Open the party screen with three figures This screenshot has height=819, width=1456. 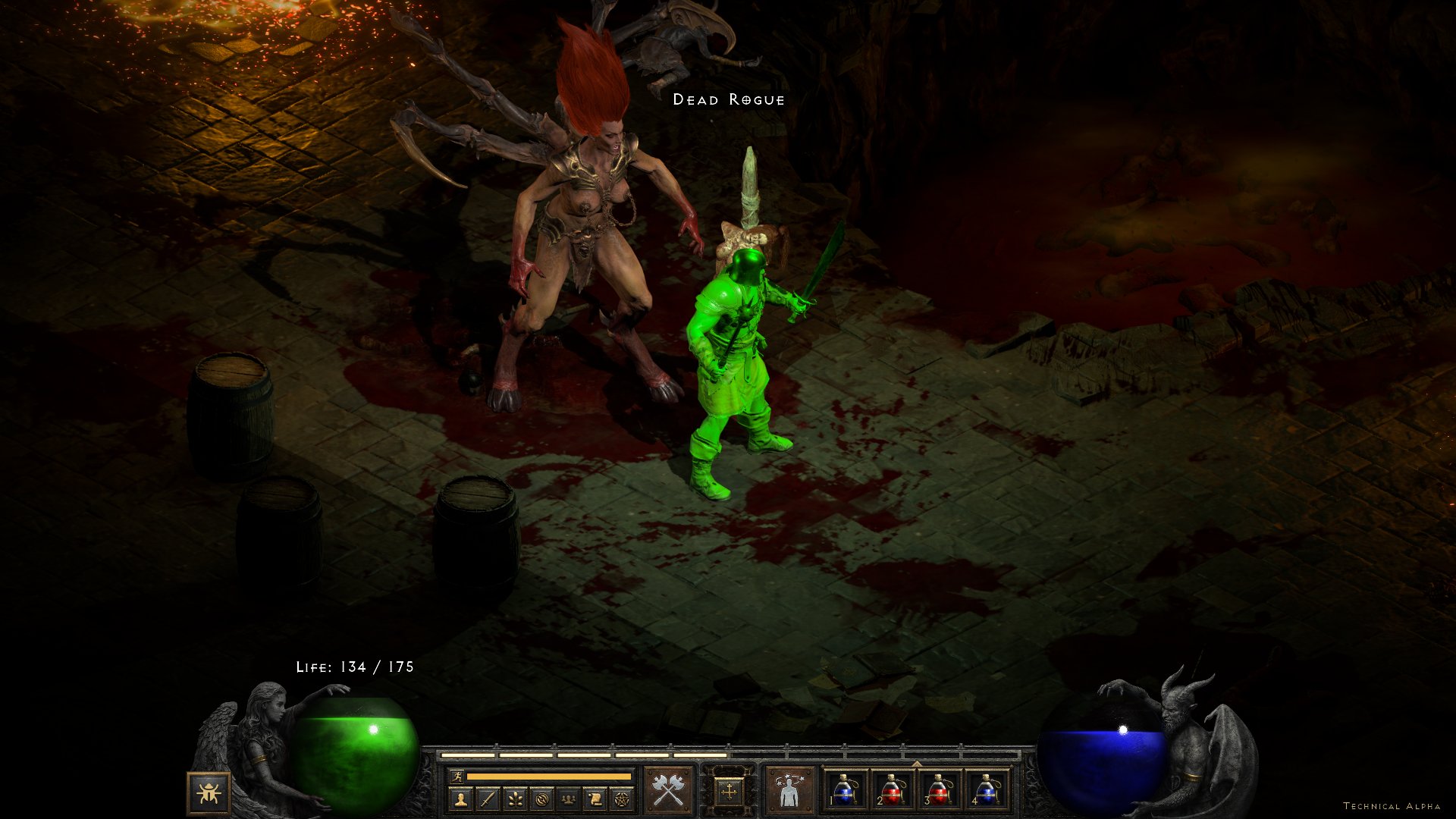point(568,799)
